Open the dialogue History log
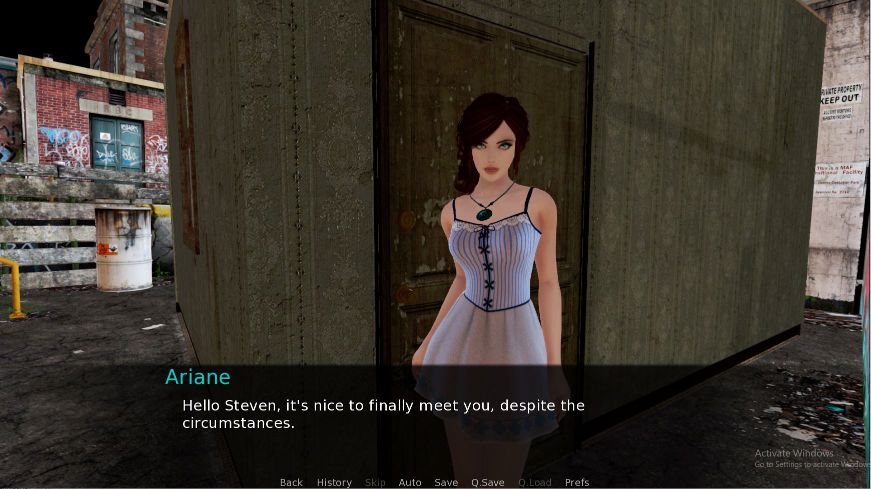Viewport: 871px width, 489px height. click(x=334, y=482)
